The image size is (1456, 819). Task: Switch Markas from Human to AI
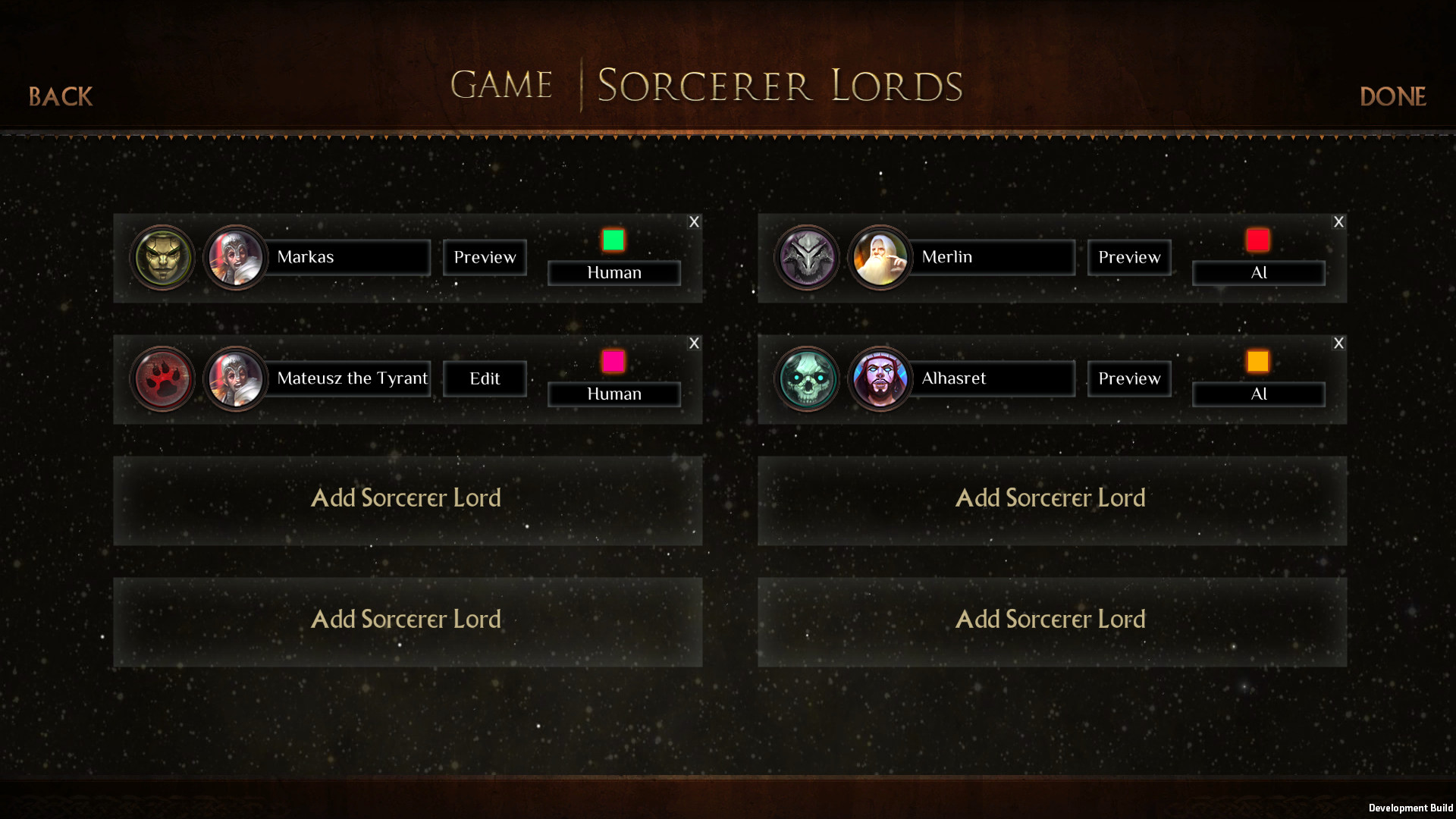[613, 272]
